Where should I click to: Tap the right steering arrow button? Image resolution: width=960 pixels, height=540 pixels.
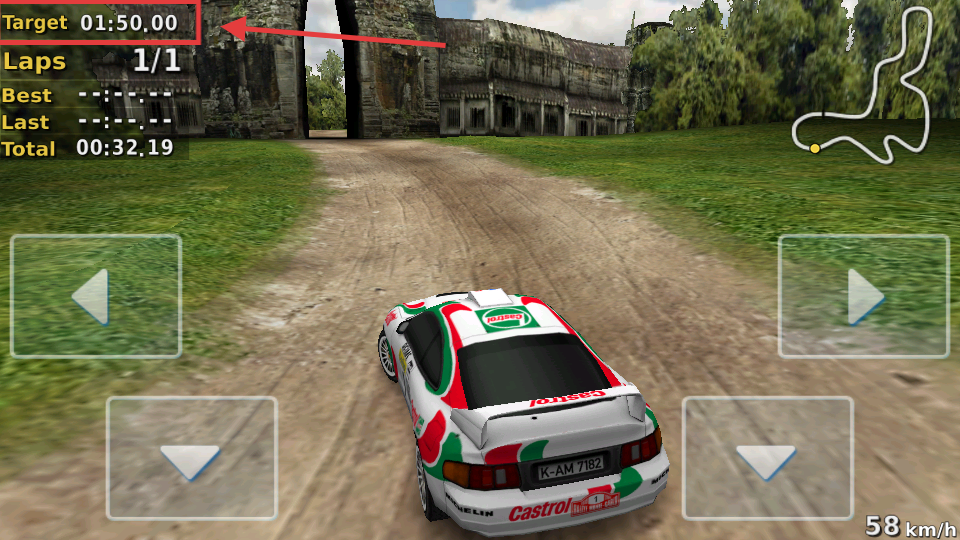point(863,297)
